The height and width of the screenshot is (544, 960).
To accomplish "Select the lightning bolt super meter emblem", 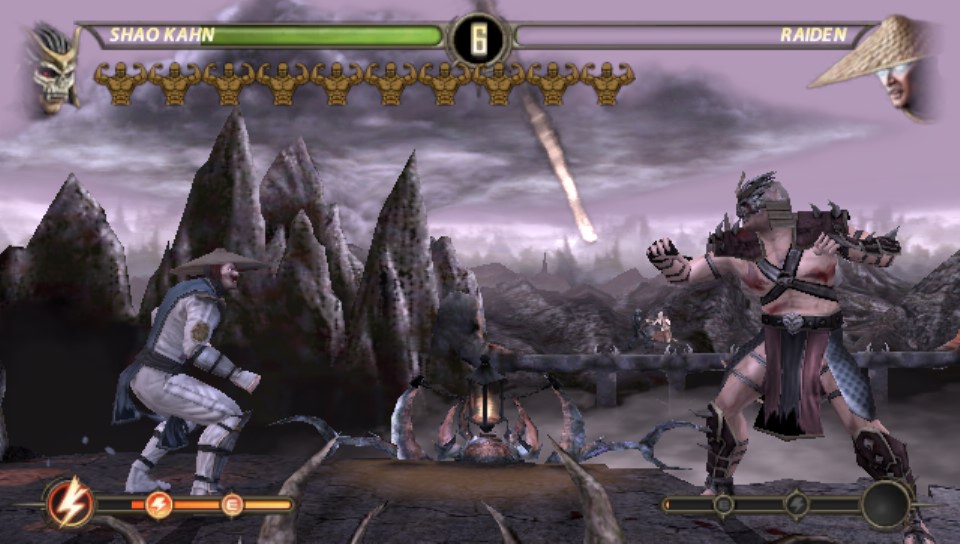I will [71, 504].
